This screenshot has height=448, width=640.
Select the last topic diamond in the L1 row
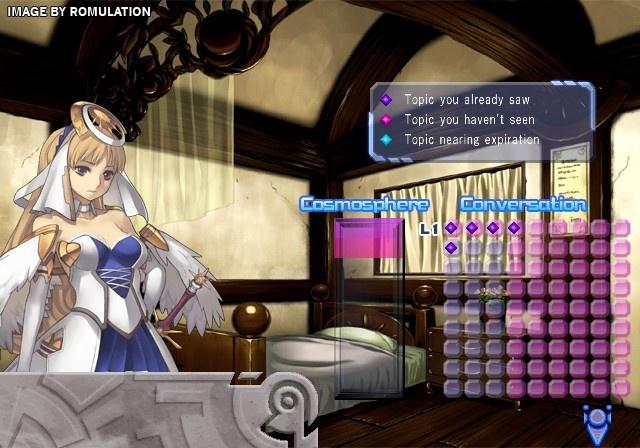pos(514,228)
